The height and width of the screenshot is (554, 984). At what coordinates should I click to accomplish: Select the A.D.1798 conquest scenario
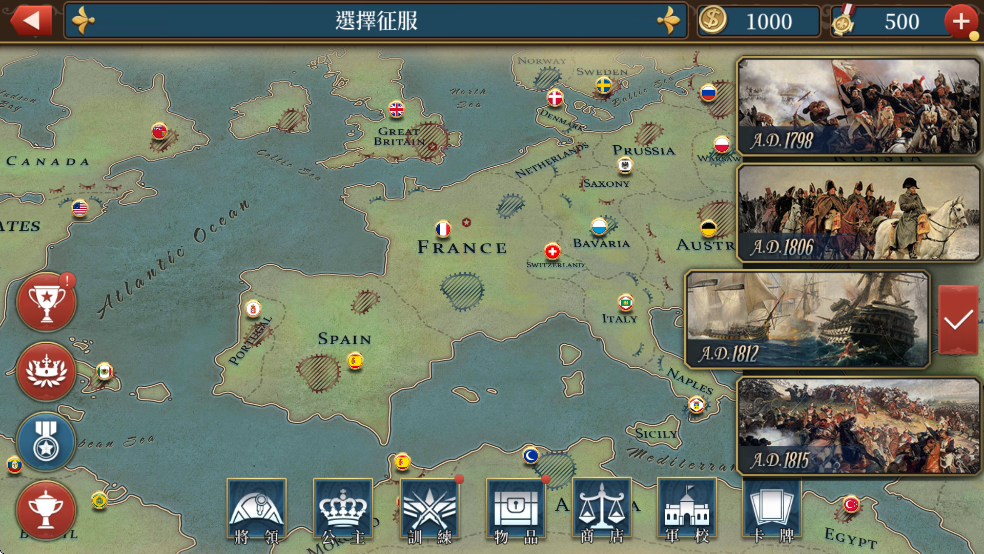pyautogui.click(x=858, y=106)
